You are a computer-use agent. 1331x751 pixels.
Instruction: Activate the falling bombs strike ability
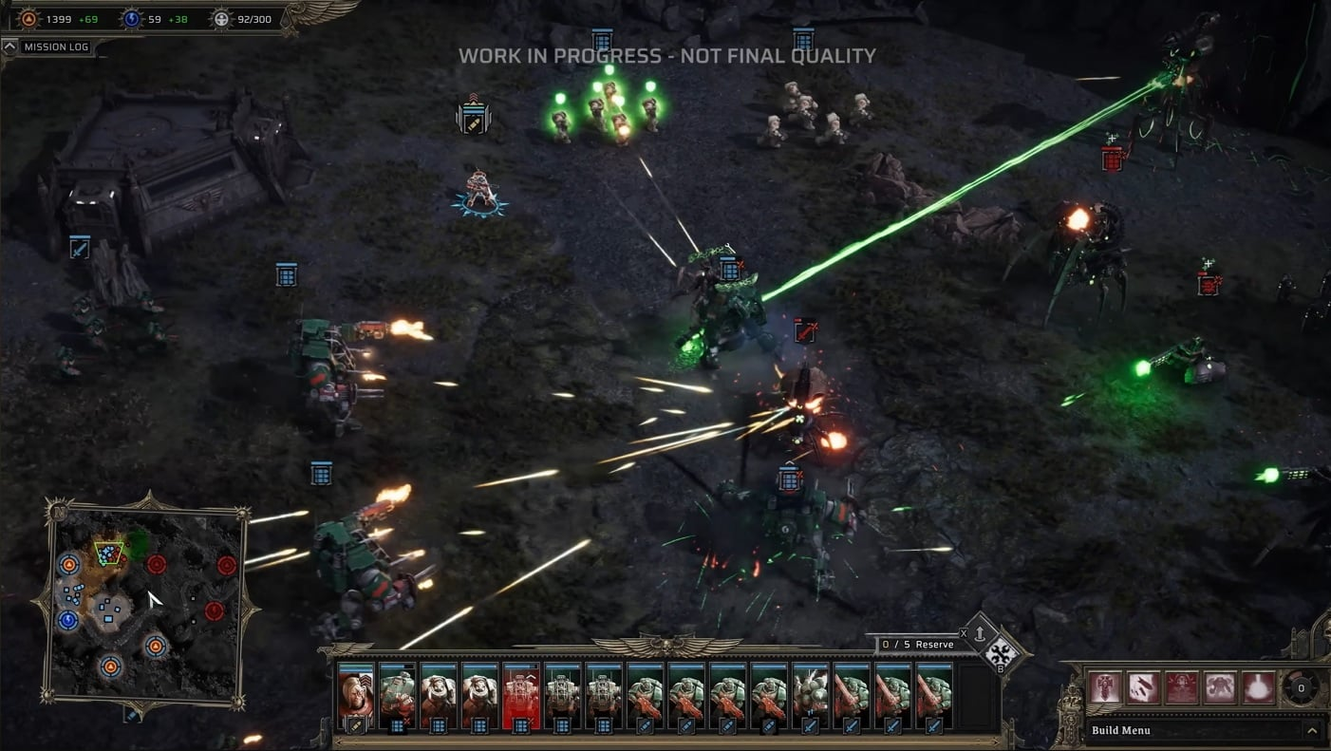coord(1143,688)
